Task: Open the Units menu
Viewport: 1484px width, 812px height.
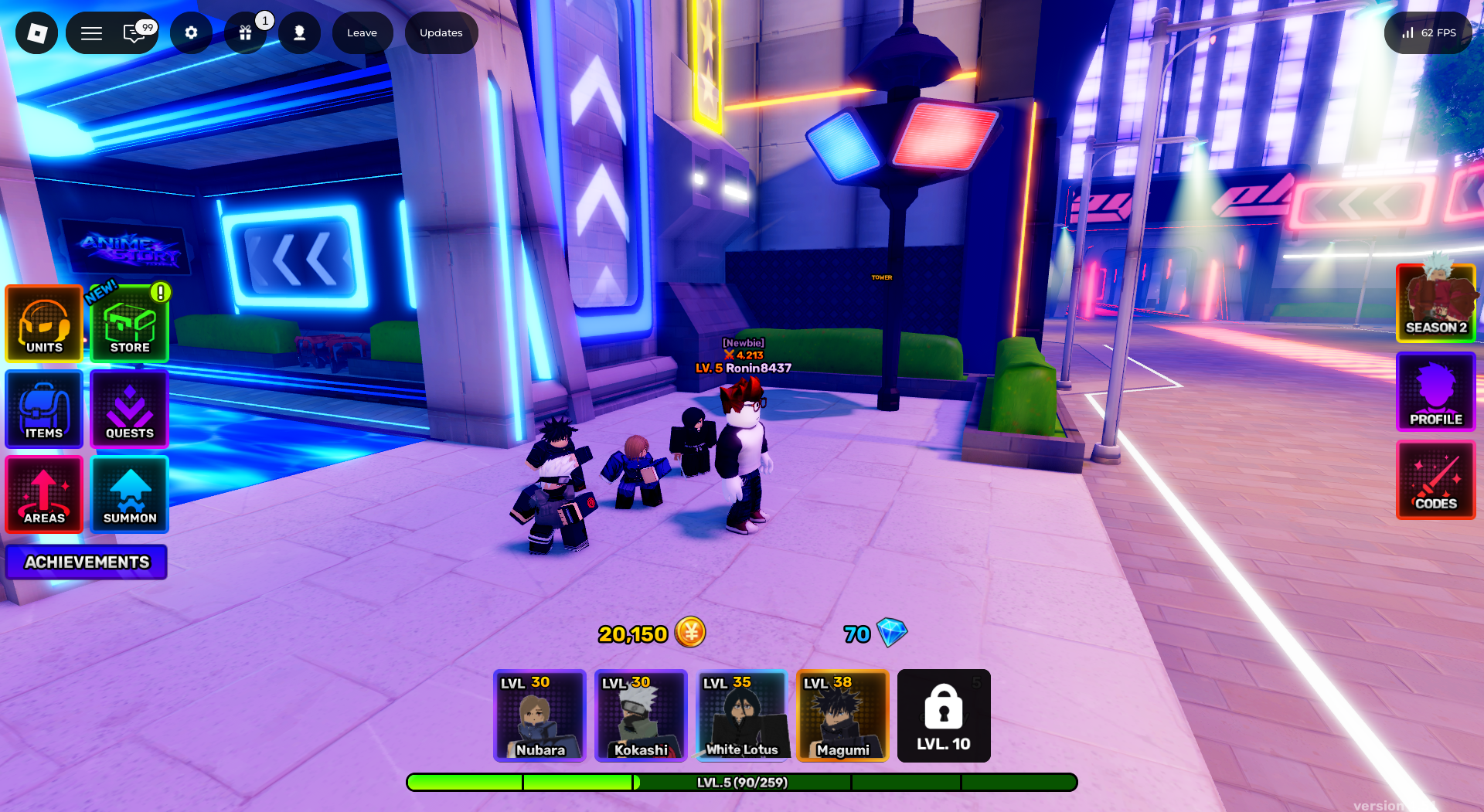Action: [44, 324]
